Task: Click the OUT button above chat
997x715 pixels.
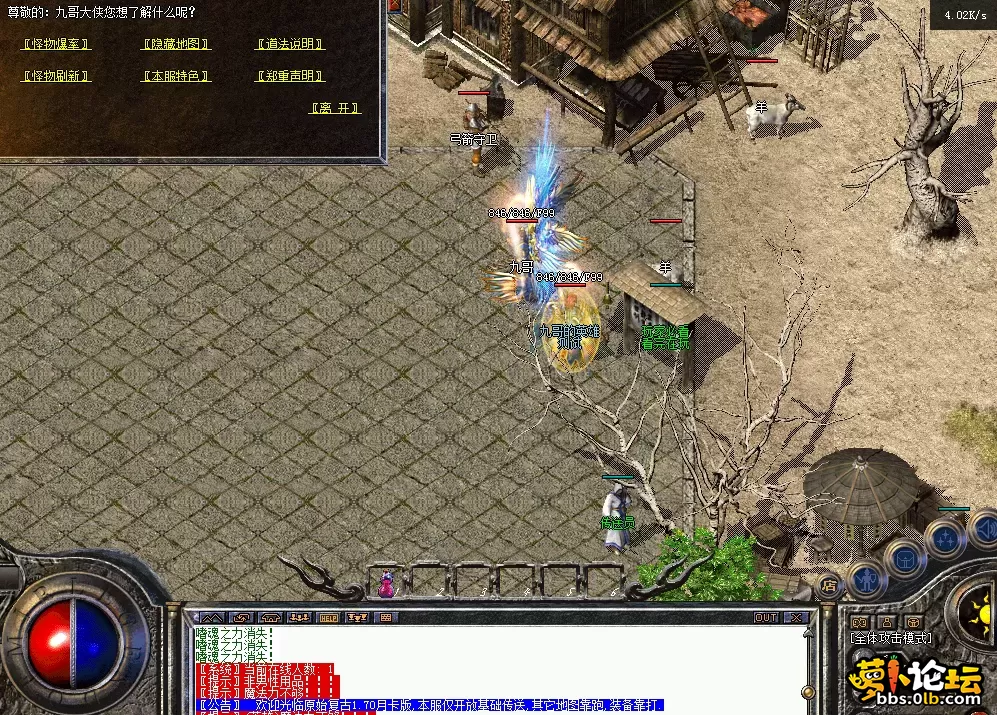Action: 766,618
